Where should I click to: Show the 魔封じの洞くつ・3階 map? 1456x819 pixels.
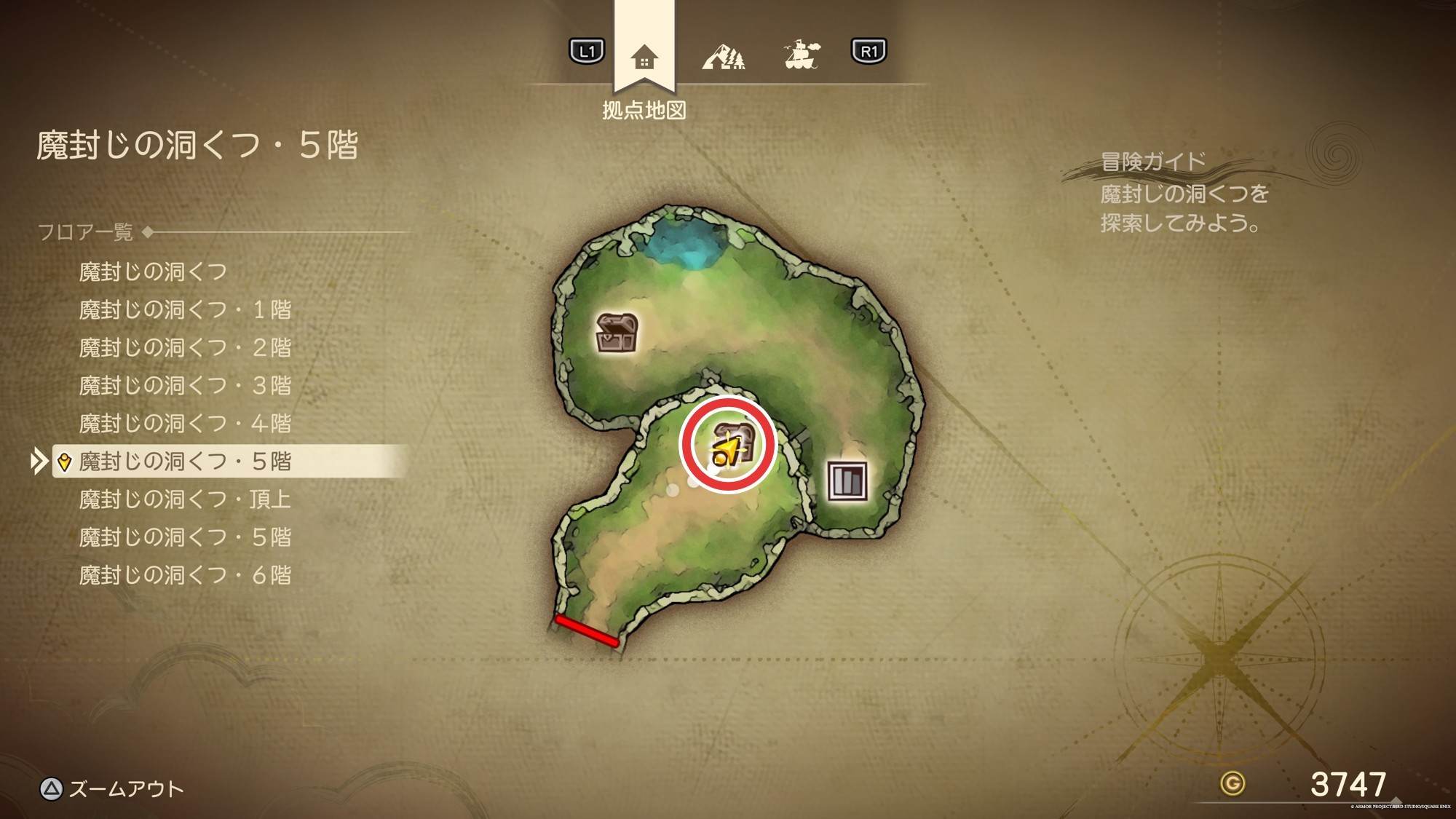pos(185,386)
